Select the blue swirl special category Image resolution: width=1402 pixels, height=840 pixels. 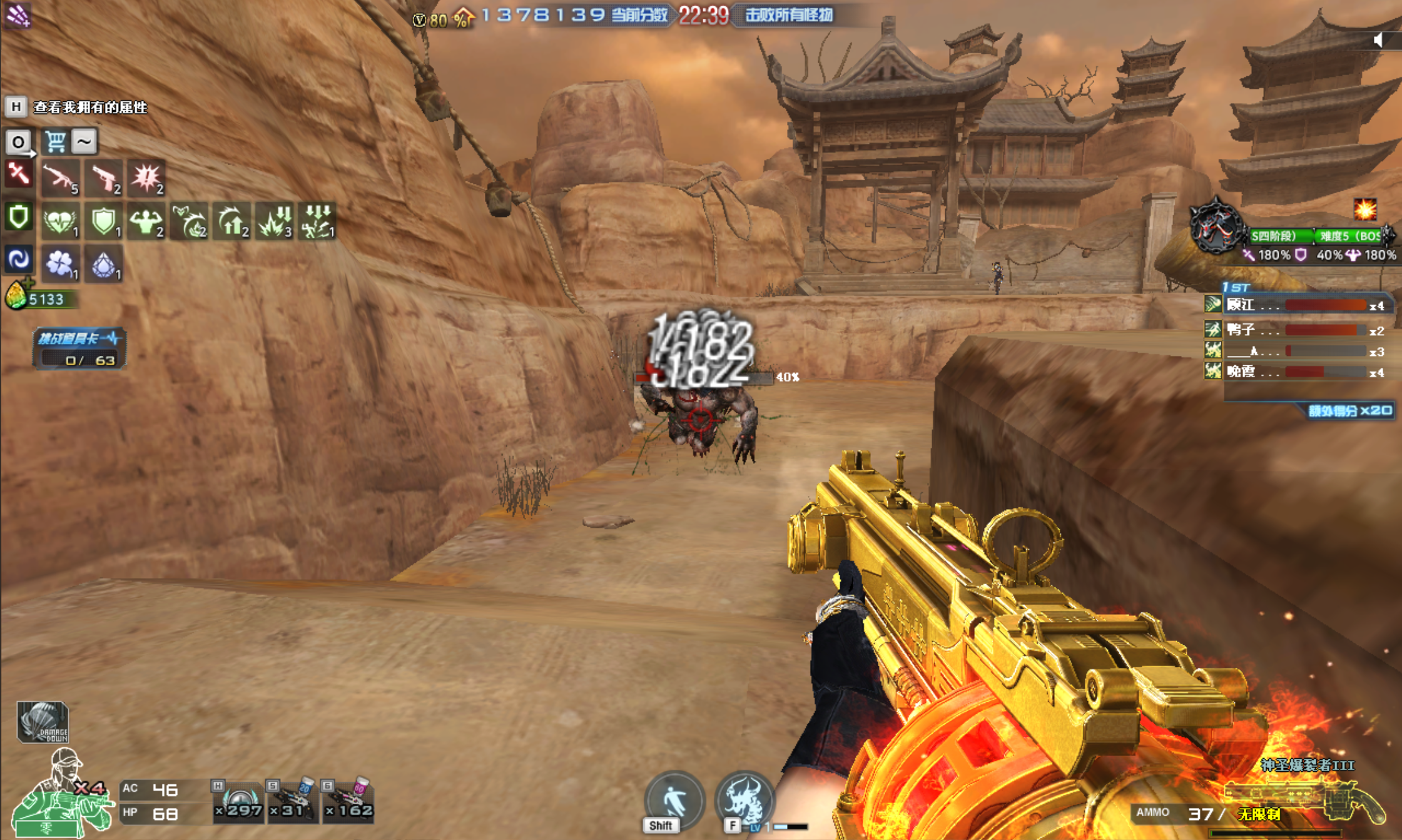coord(18,259)
